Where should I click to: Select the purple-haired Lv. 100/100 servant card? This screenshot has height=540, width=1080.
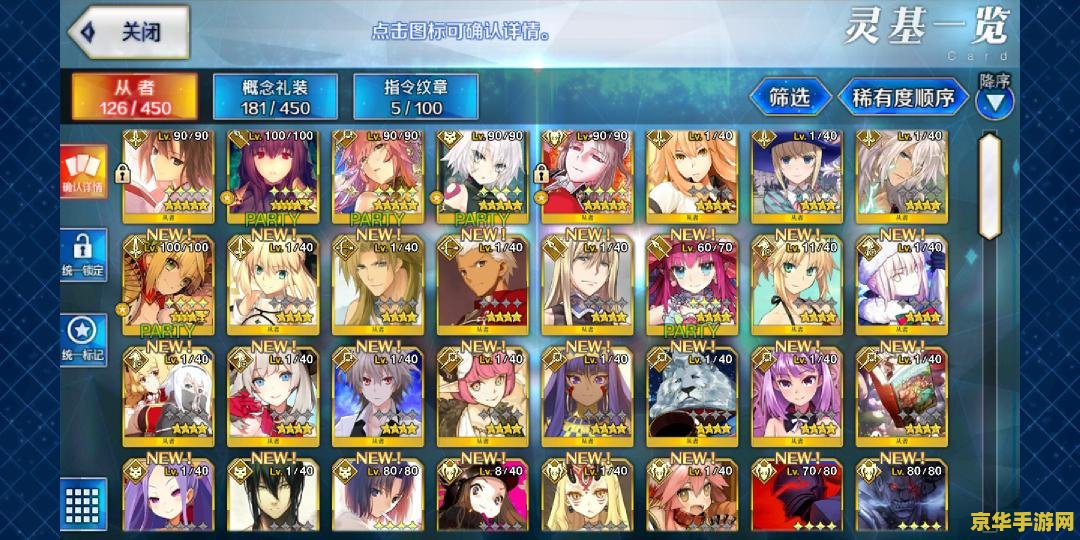[x=273, y=176]
